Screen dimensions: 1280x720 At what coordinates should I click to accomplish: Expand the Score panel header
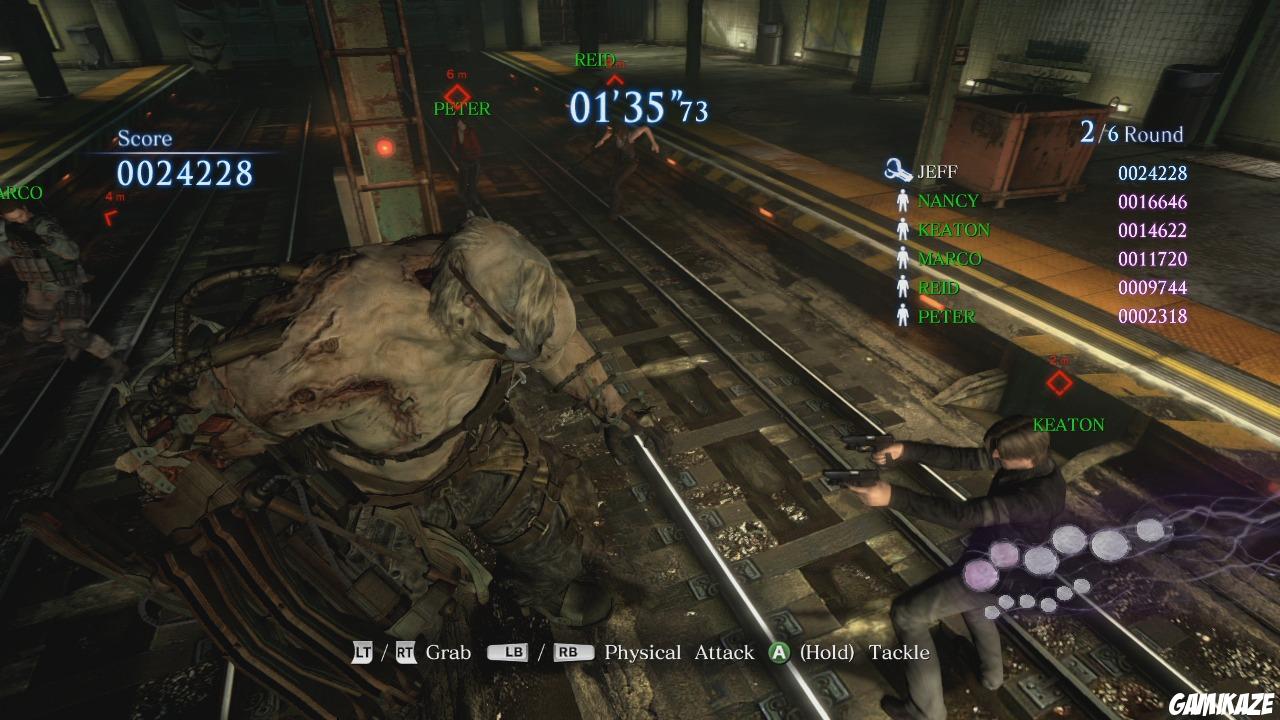click(x=143, y=138)
